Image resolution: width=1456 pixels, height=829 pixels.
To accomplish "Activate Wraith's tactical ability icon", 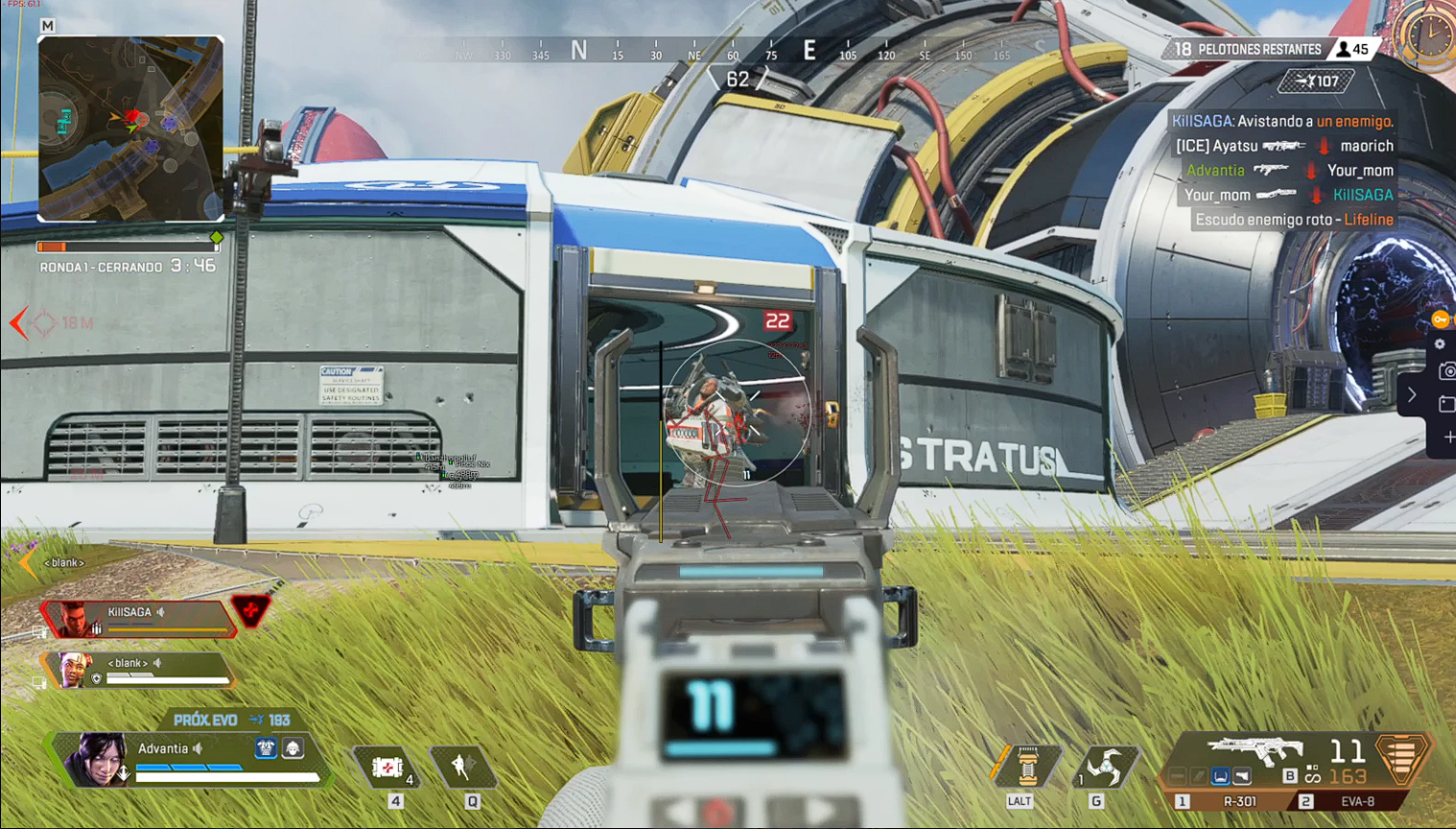I will pos(462,767).
